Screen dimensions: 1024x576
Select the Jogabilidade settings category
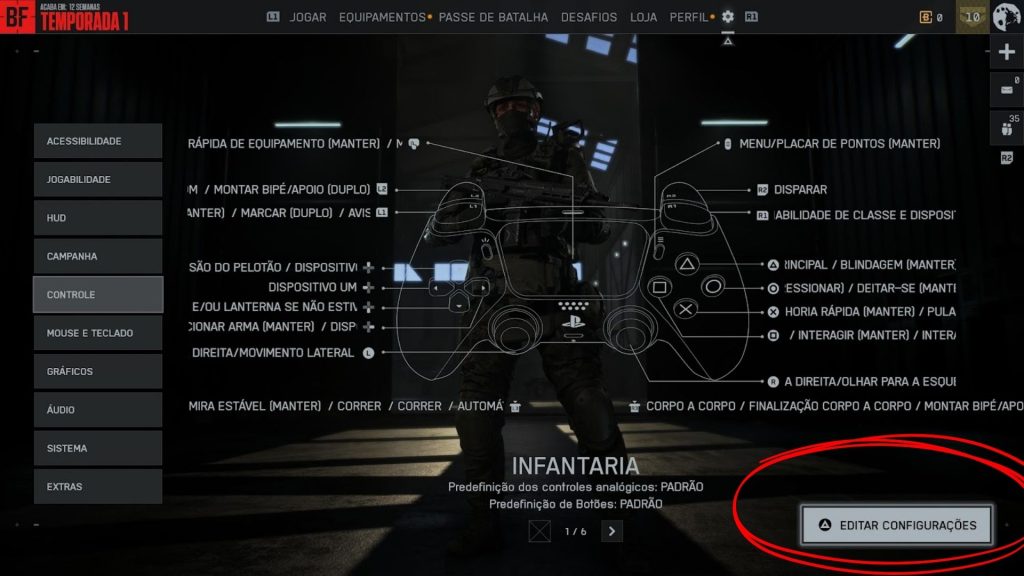[97, 179]
